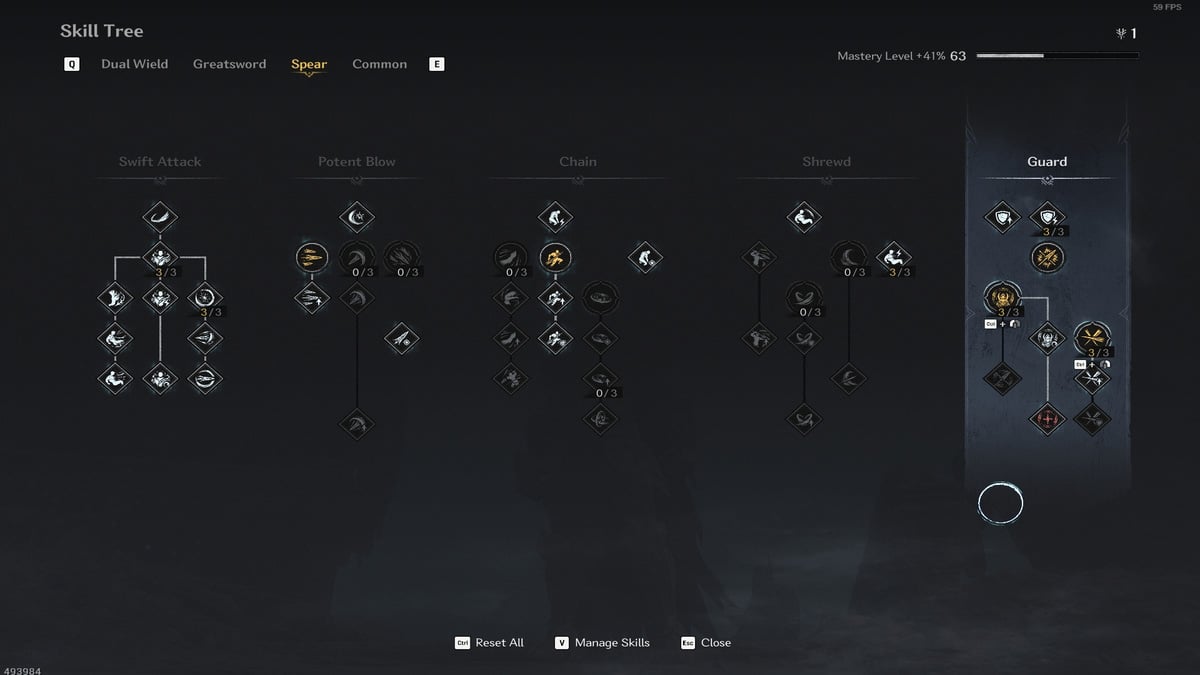Select the lone Chain skill node at far right
The image size is (1200, 675).
tap(645, 258)
